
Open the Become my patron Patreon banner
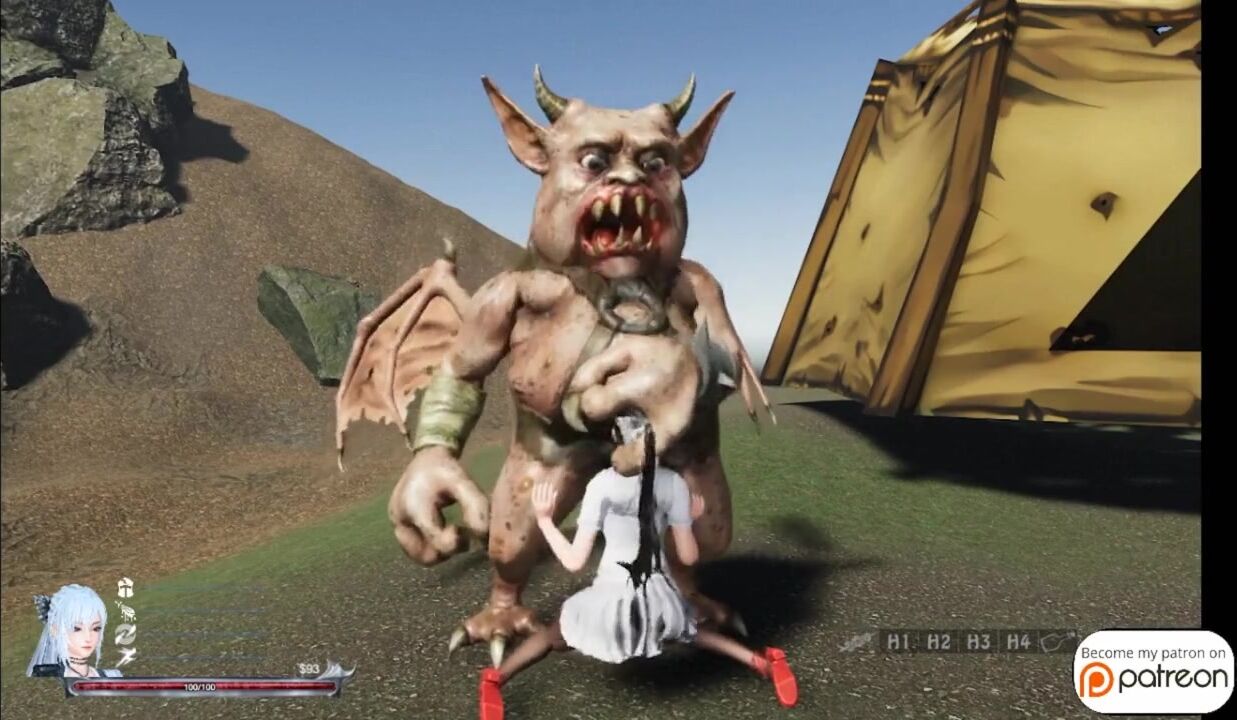pyautogui.click(x=1153, y=671)
